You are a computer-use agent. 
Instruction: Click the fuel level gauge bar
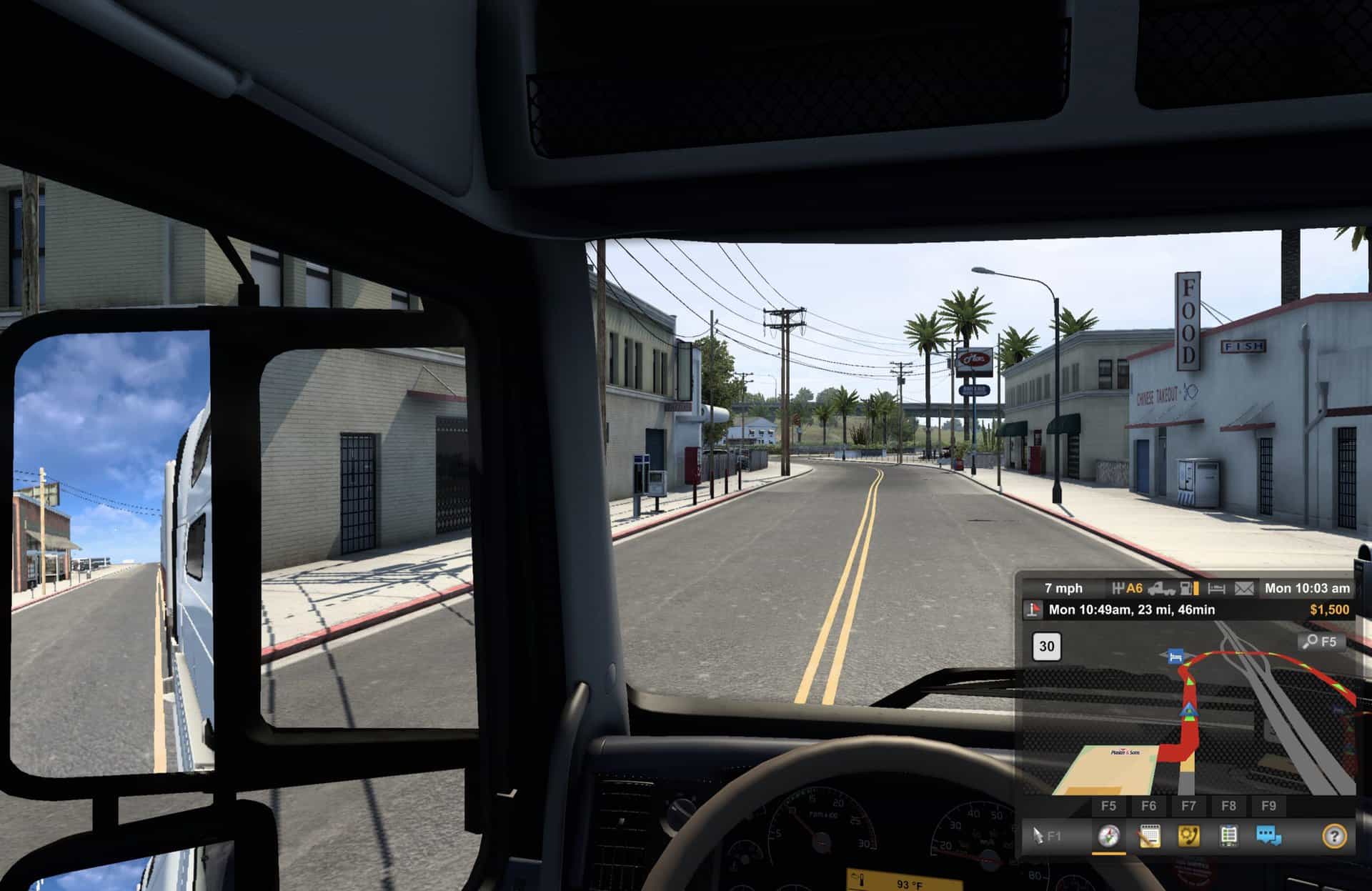click(1195, 587)
